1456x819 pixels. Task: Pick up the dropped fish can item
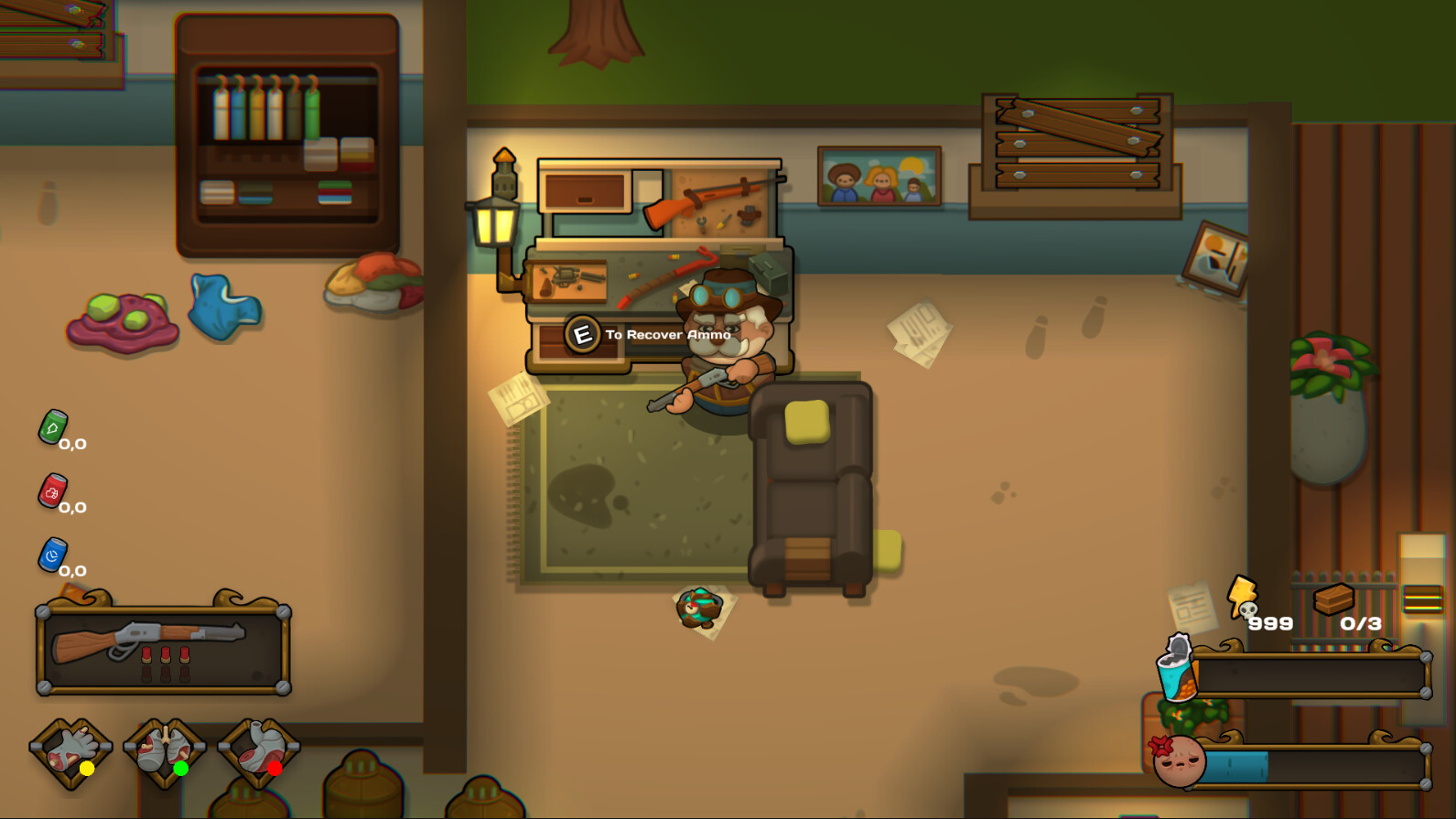tap(699, 609)
